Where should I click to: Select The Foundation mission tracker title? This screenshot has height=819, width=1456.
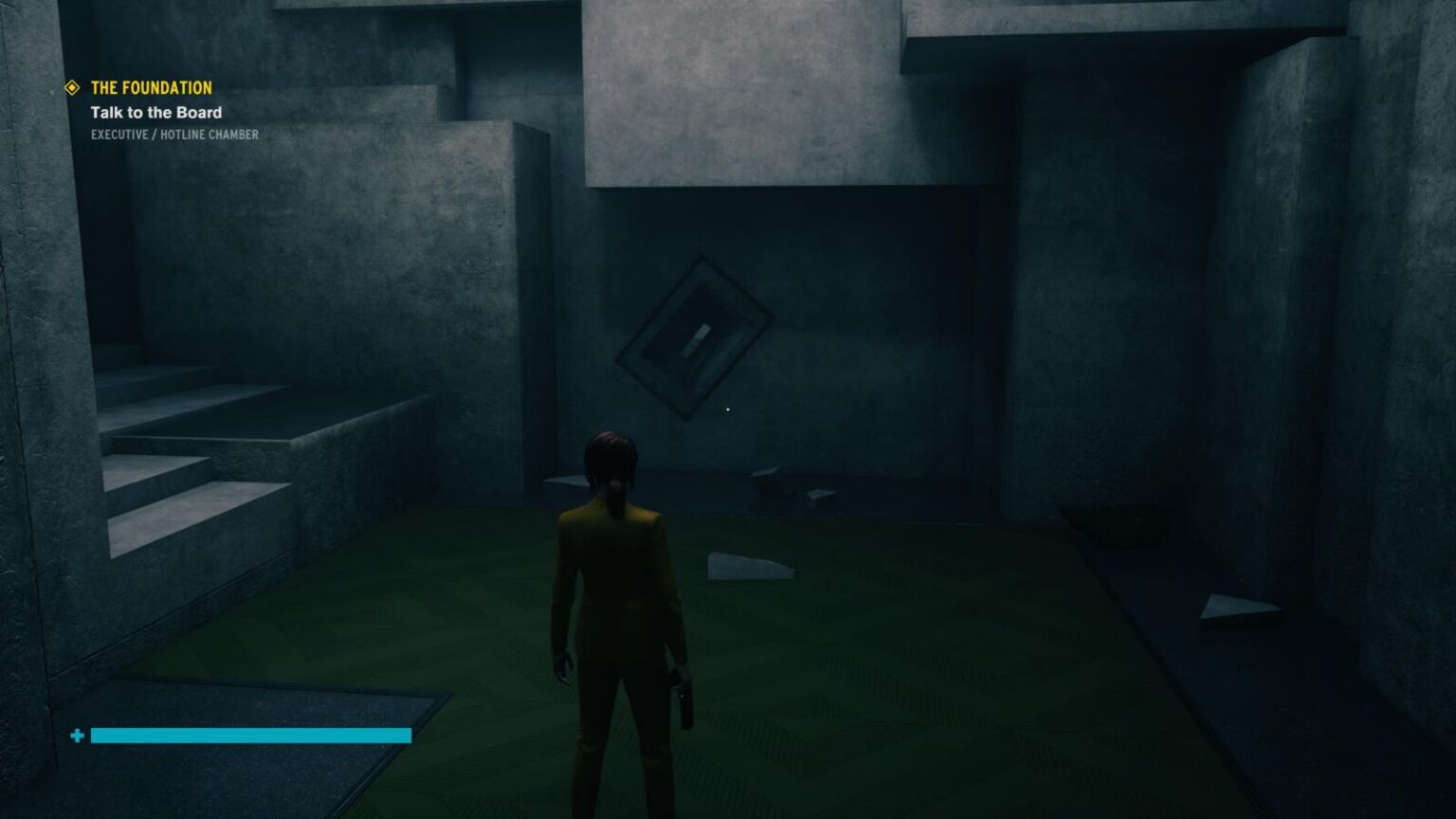[x=151, y=88]
